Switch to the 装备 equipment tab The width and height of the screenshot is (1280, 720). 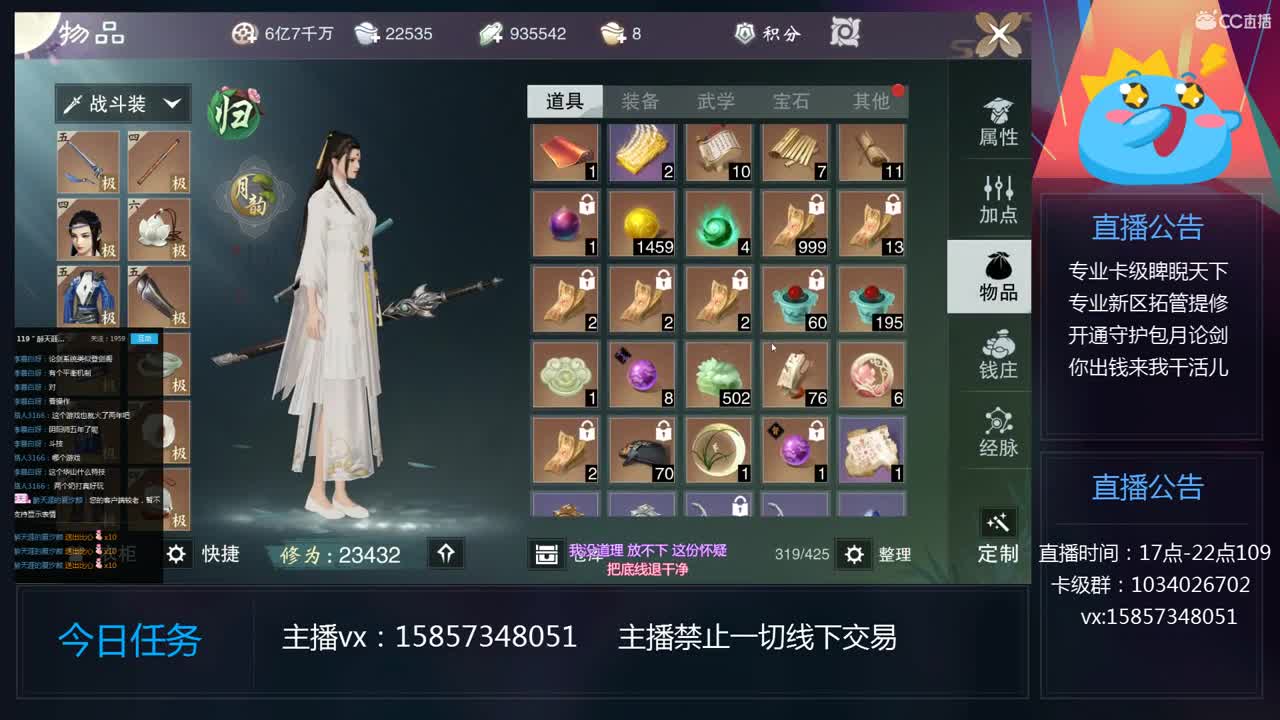[641, 99]
